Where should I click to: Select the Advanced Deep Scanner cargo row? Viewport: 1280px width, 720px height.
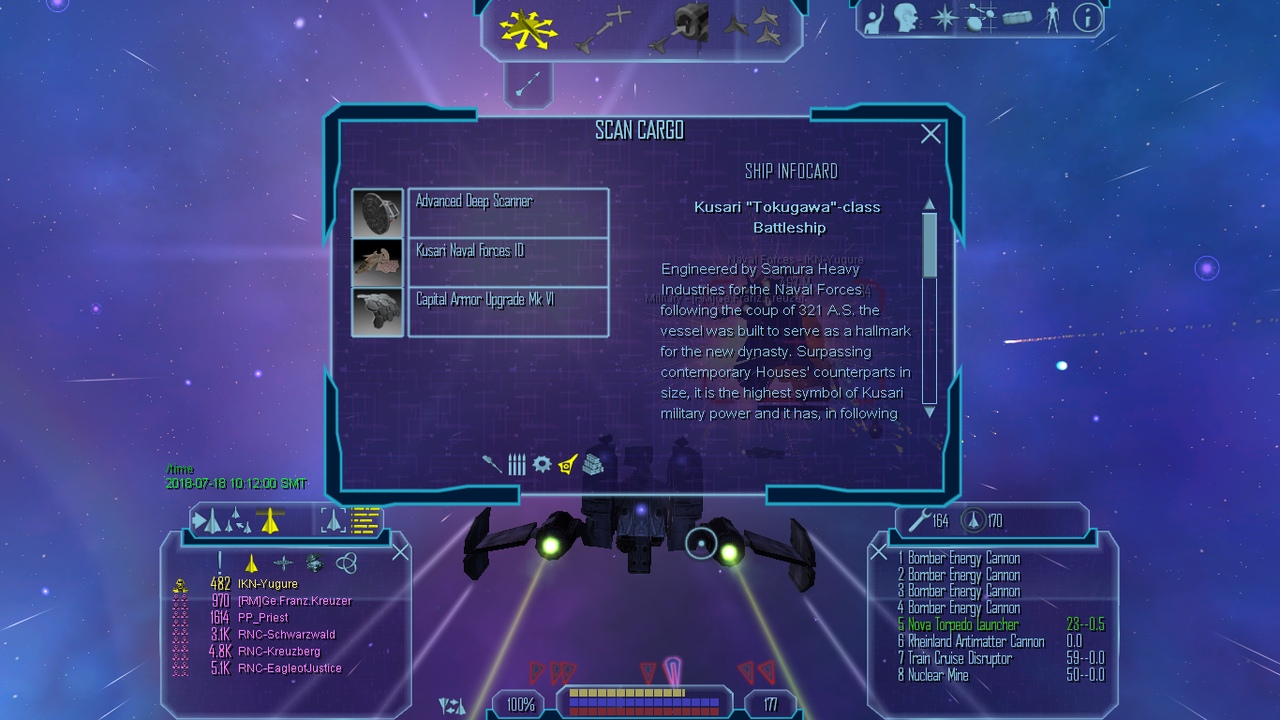point(508,212)
